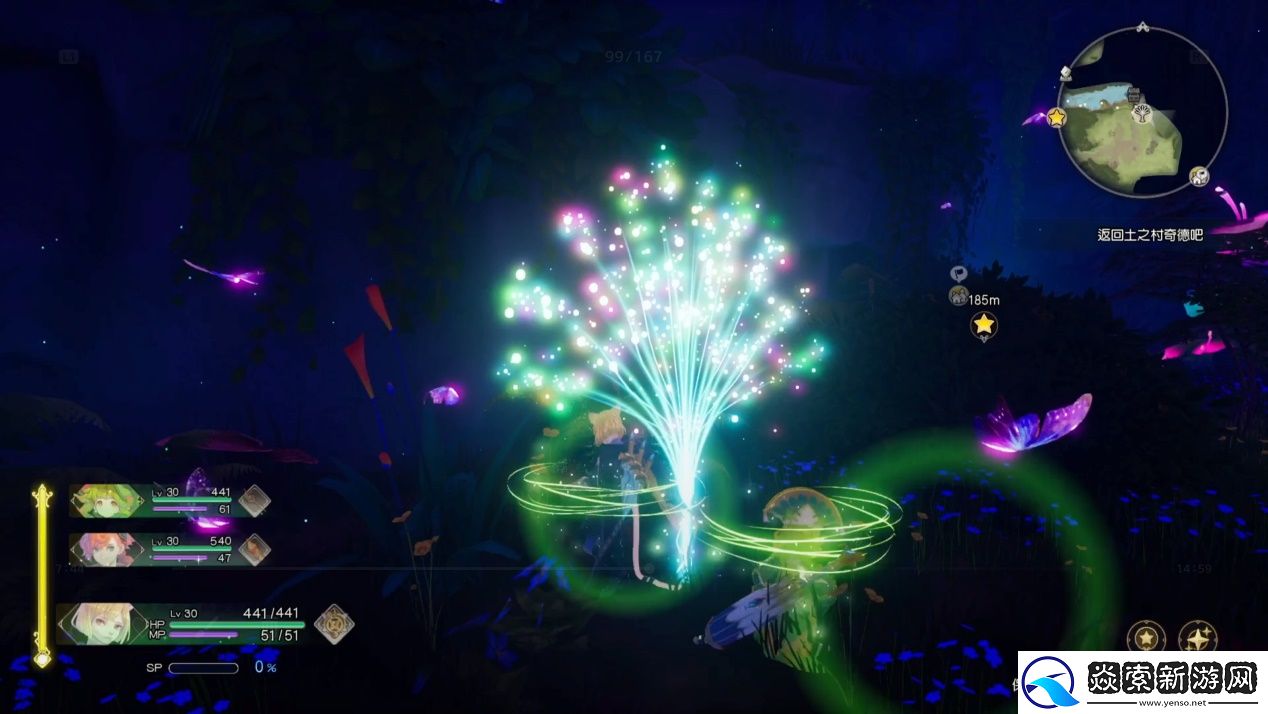The width and height of the screenshot is (1268, 714).
Task: Open the quest objective 返回土之村奇德吧
Action: pos(1150,235)
